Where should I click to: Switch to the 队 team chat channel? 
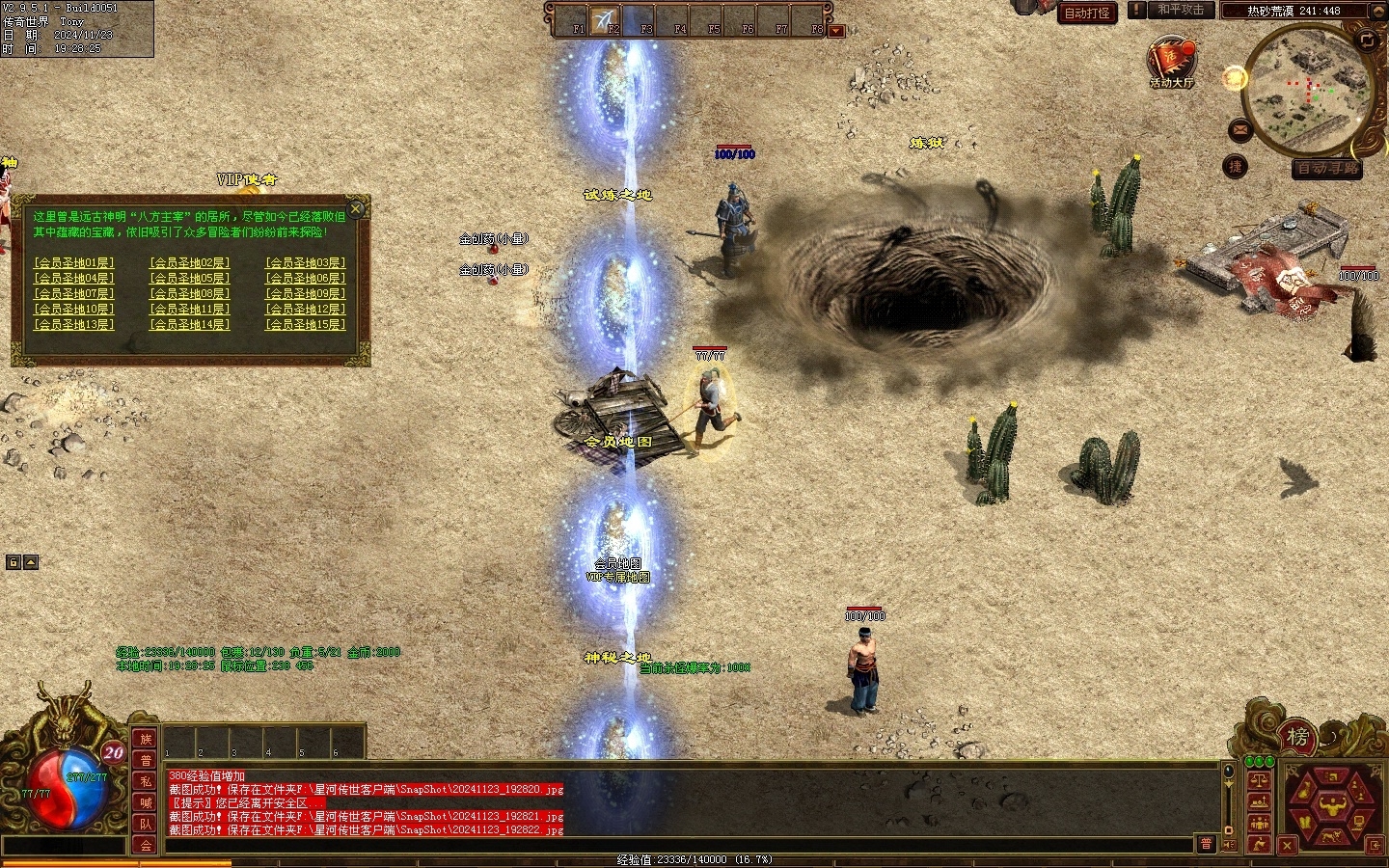pyautogui.click(x=146, y=824)
